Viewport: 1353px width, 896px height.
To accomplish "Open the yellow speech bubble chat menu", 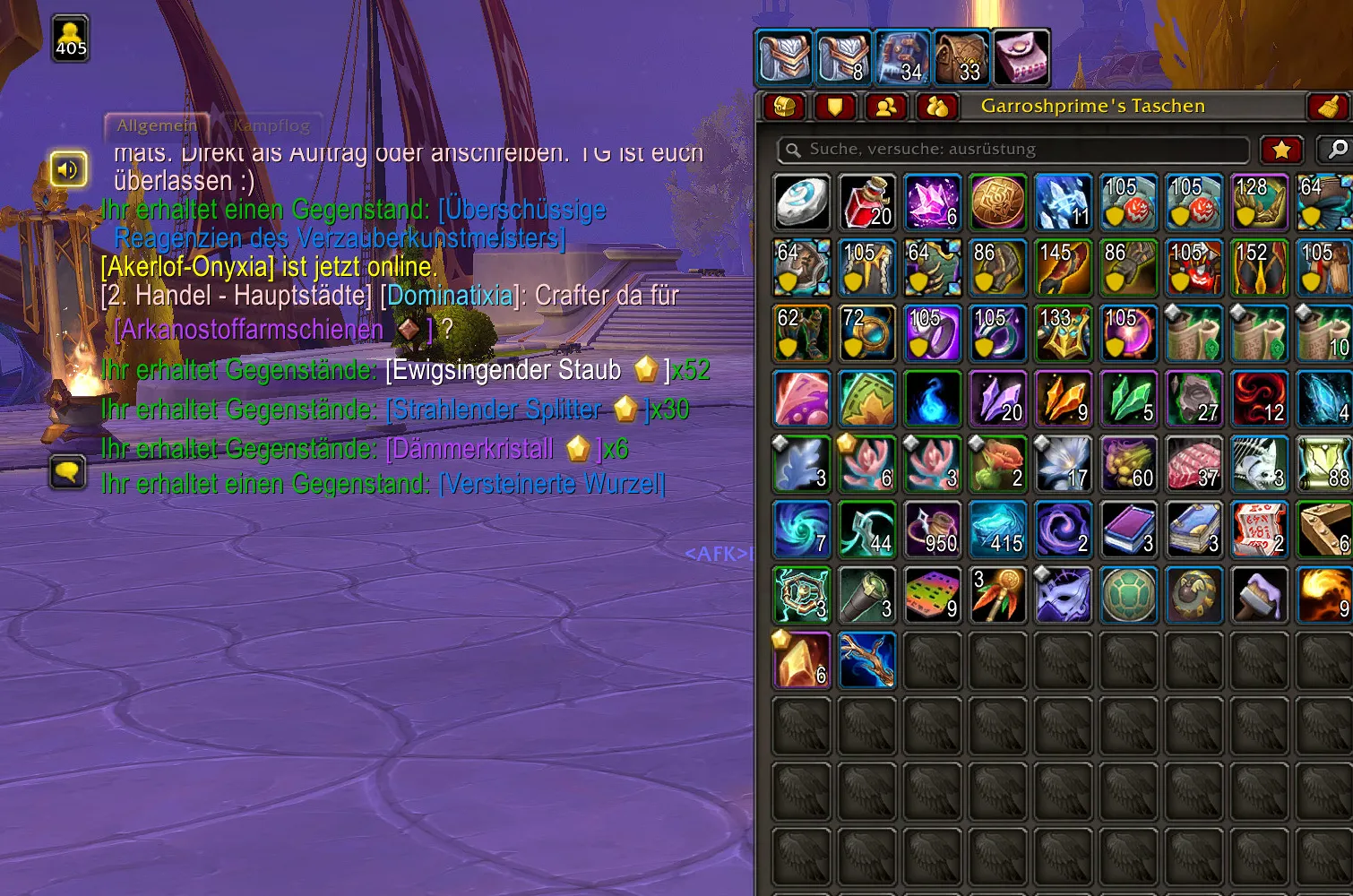I will pyautogui.click(x=68, y=471).
